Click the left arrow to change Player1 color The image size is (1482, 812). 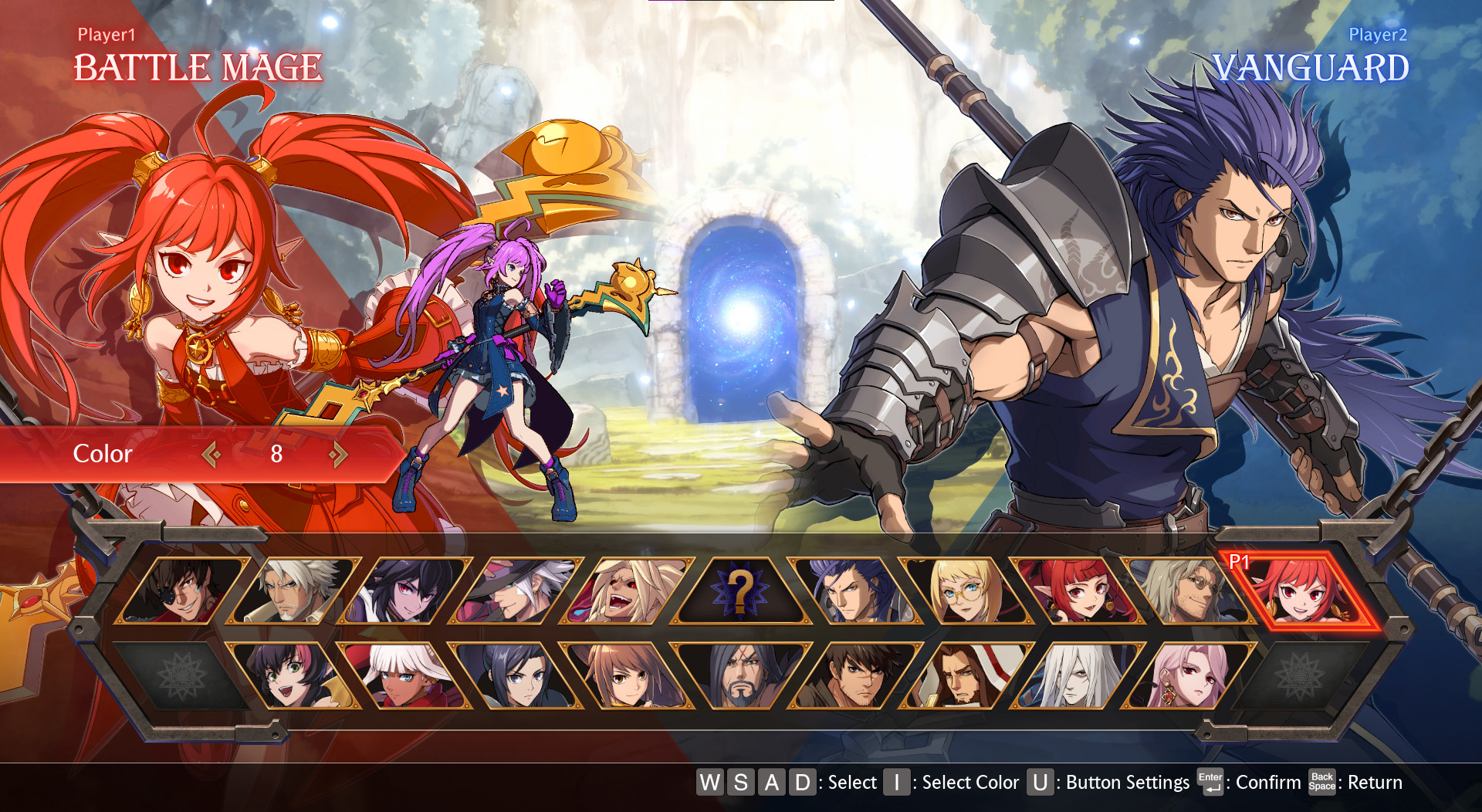click(x=210, y=454)
